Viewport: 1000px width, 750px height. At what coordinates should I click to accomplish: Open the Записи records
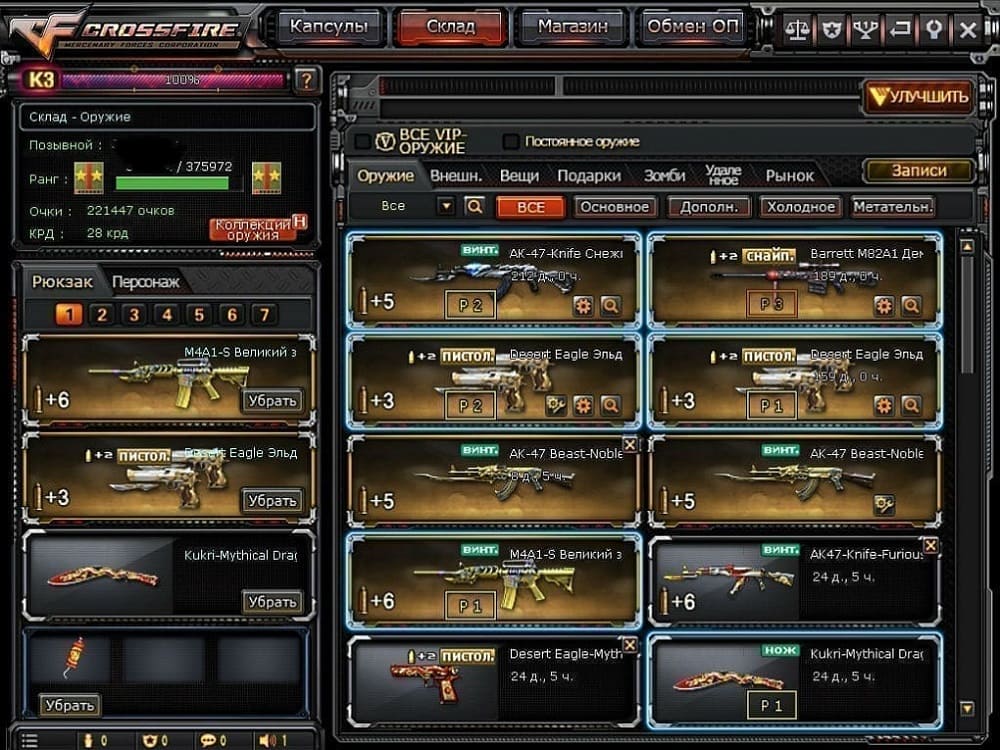(x=918, y=171)
